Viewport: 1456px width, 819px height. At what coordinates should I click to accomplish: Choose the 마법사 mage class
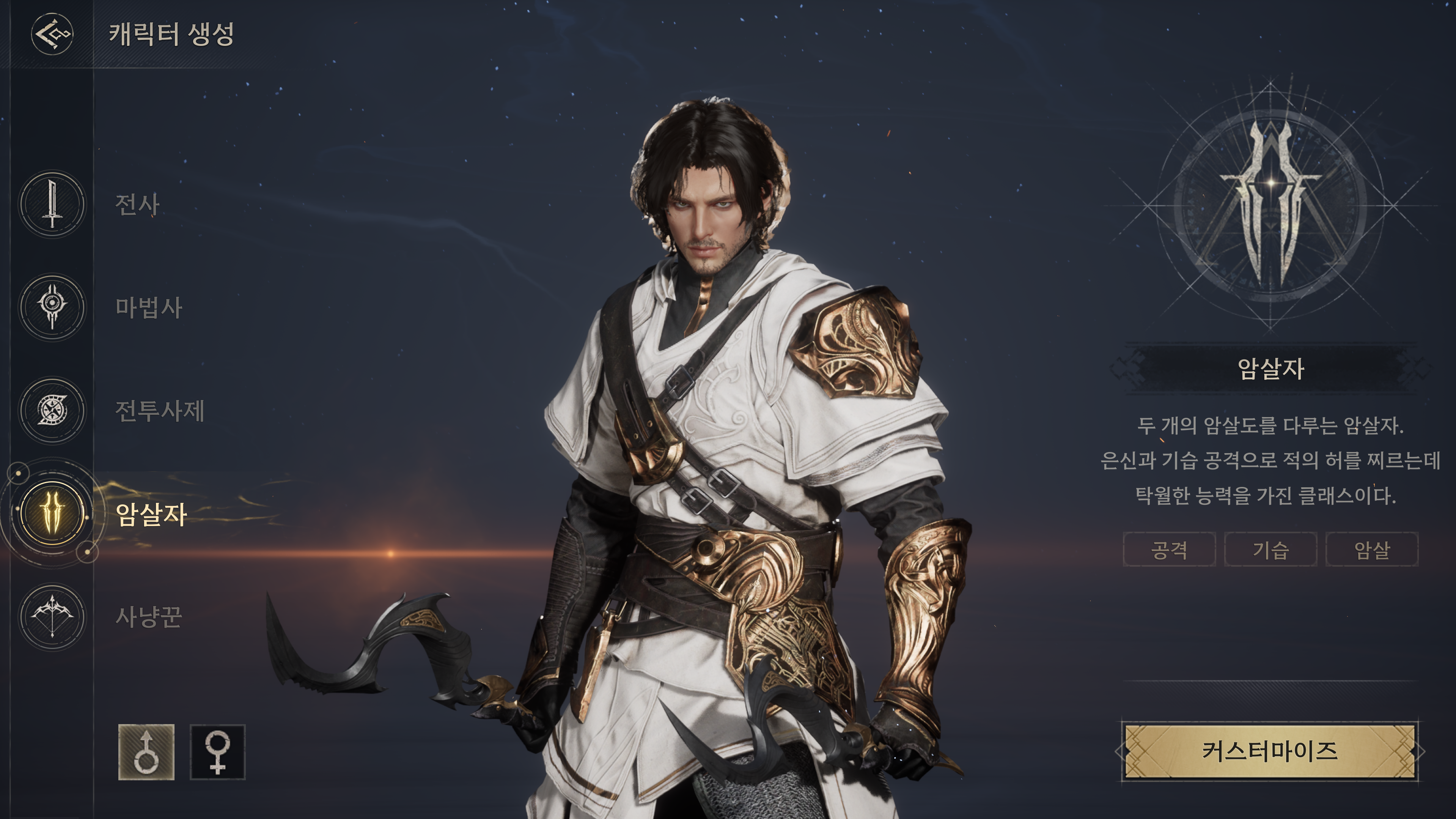53,307
